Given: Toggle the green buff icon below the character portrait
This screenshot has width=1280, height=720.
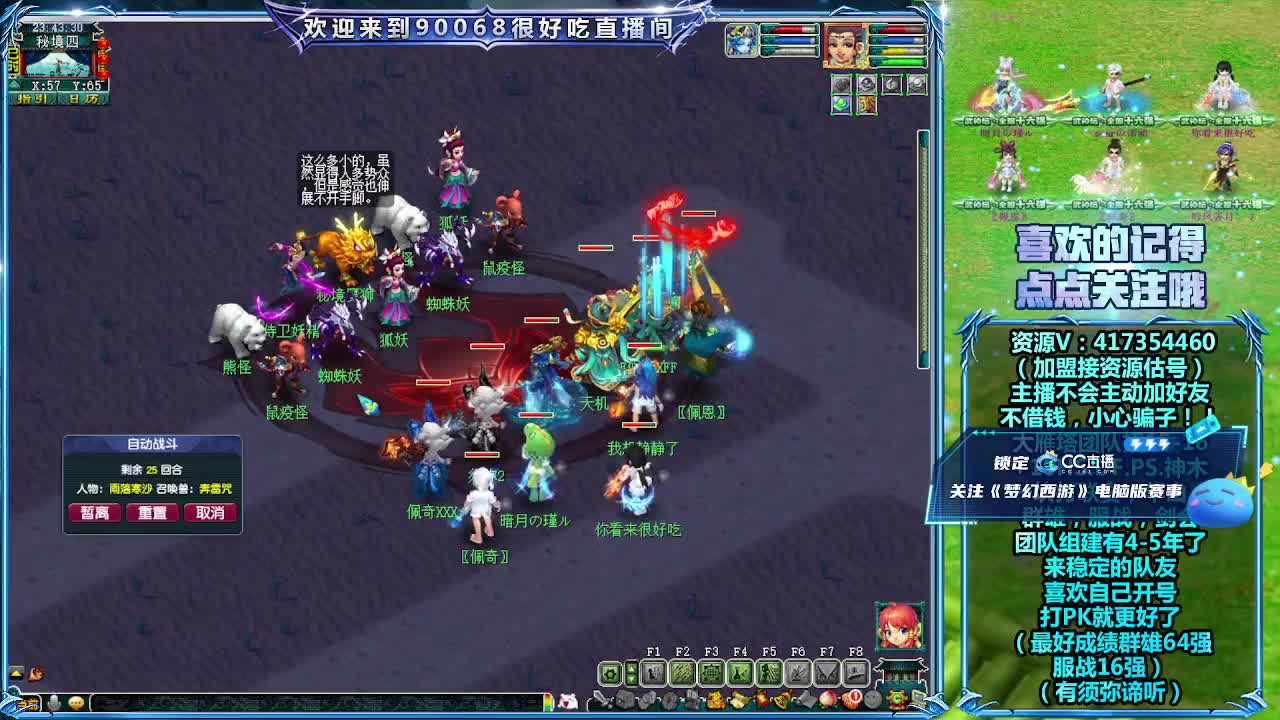Looking at the screenshot, I should click(840, 105).
